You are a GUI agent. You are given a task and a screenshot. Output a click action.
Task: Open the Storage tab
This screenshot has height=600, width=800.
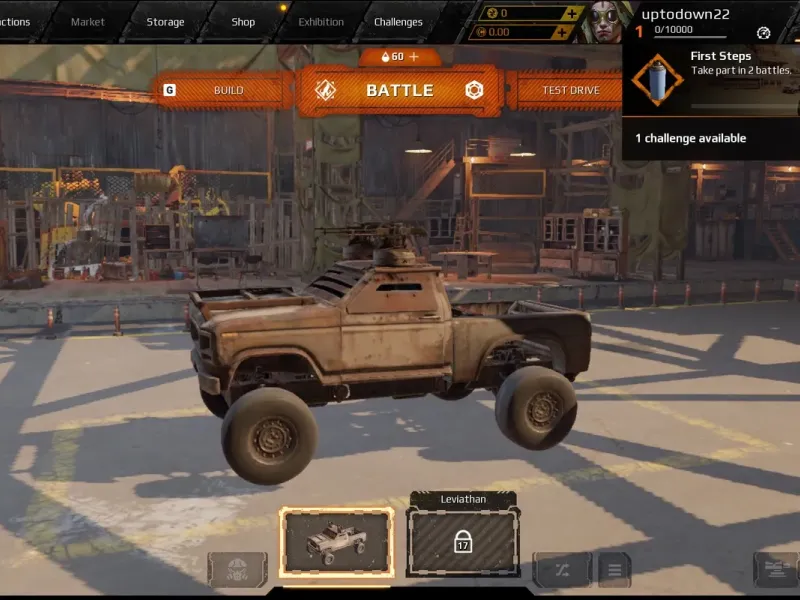point(165,22)
